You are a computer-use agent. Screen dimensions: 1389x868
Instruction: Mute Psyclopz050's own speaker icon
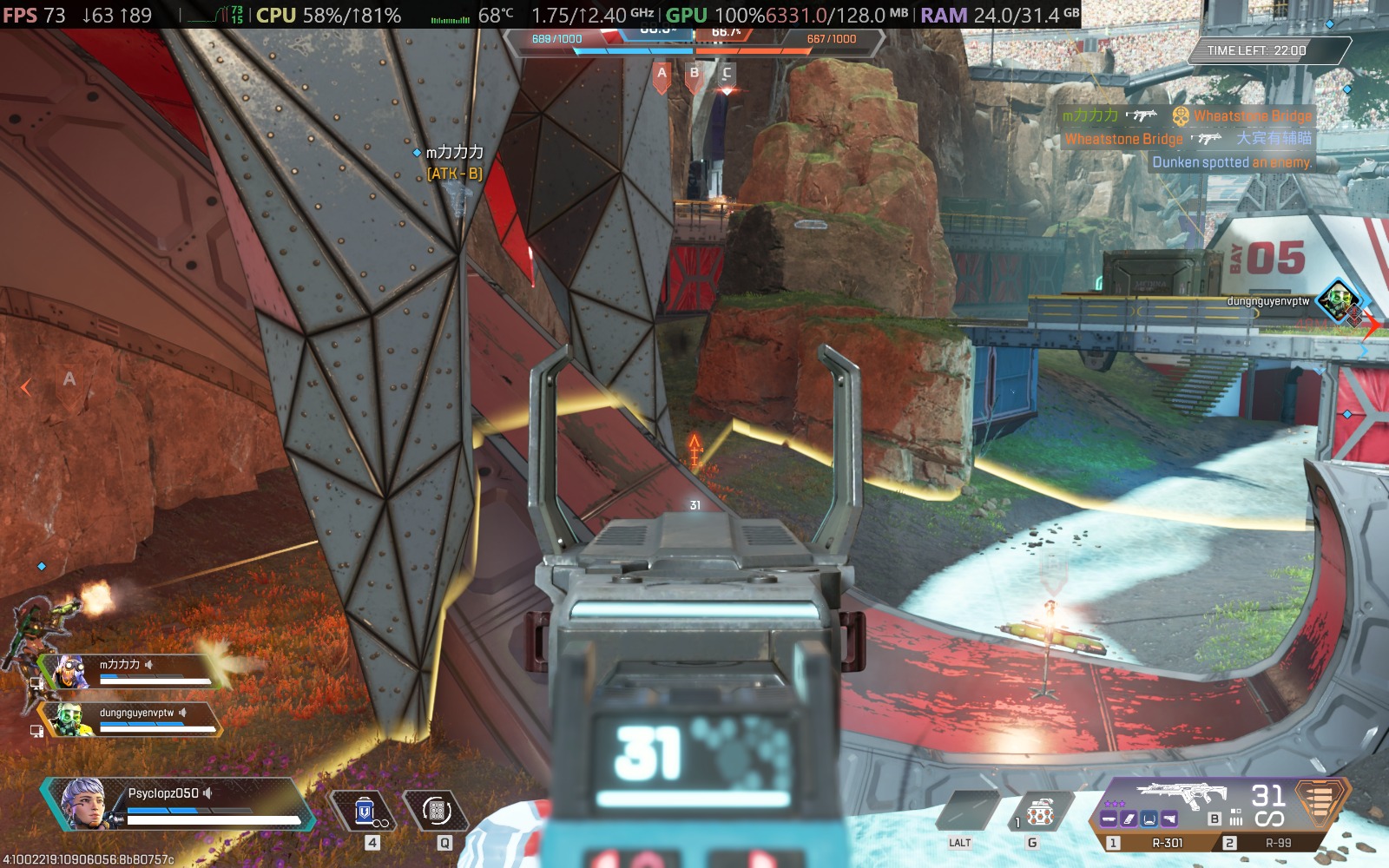207,793
